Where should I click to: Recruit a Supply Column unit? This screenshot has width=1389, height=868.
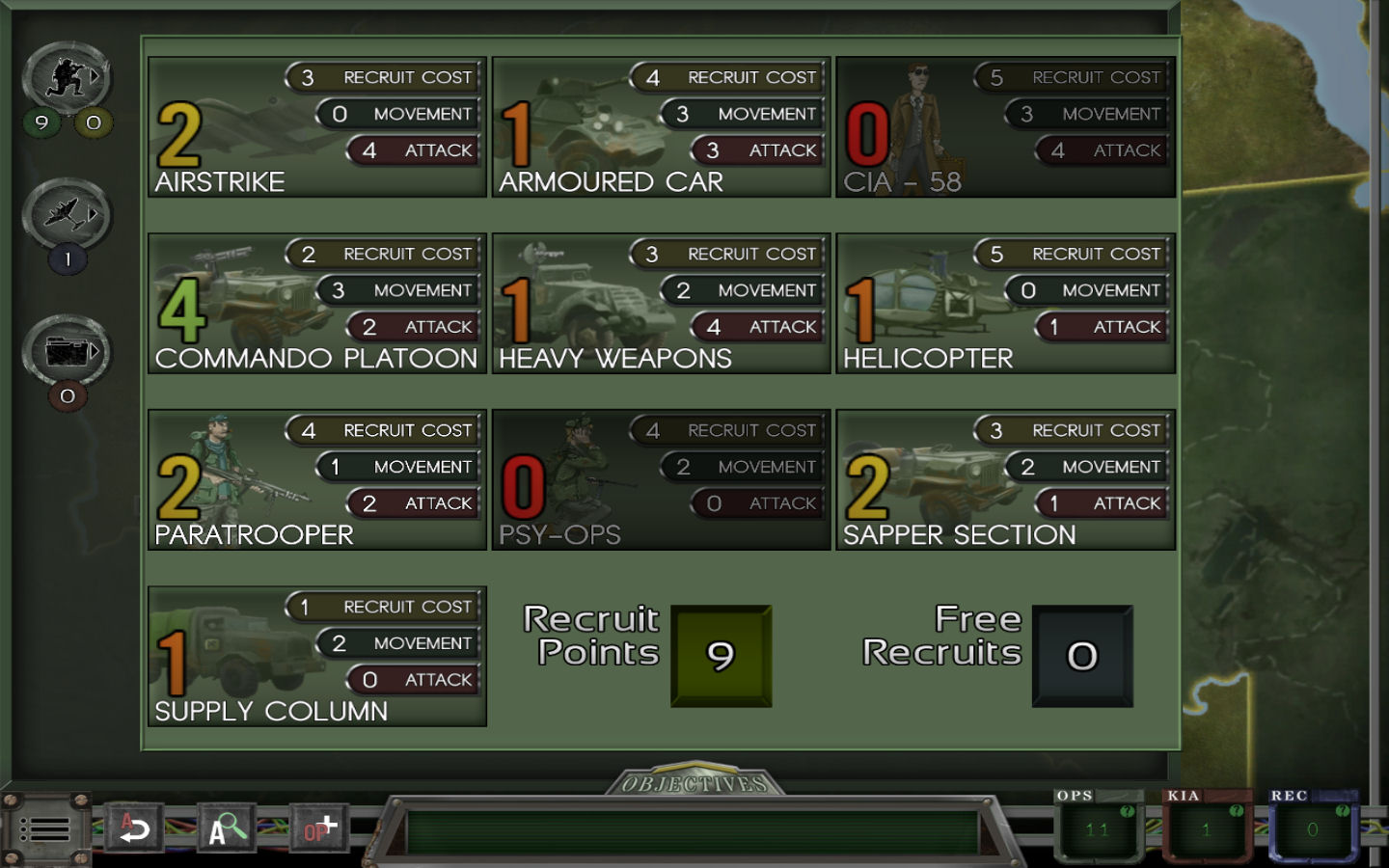point(316,657)
